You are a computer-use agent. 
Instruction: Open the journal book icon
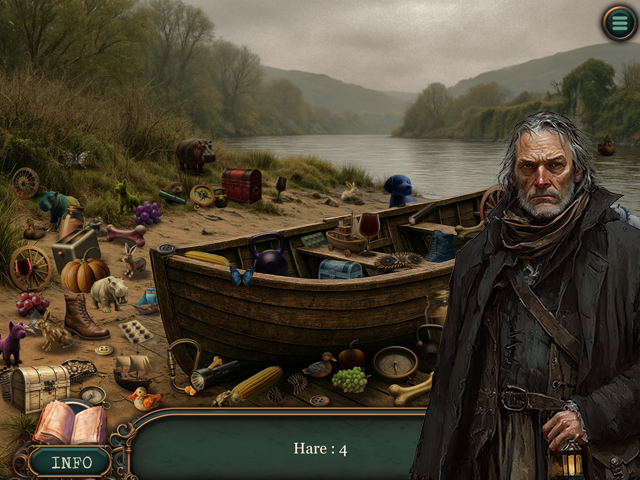pos(69,423)
